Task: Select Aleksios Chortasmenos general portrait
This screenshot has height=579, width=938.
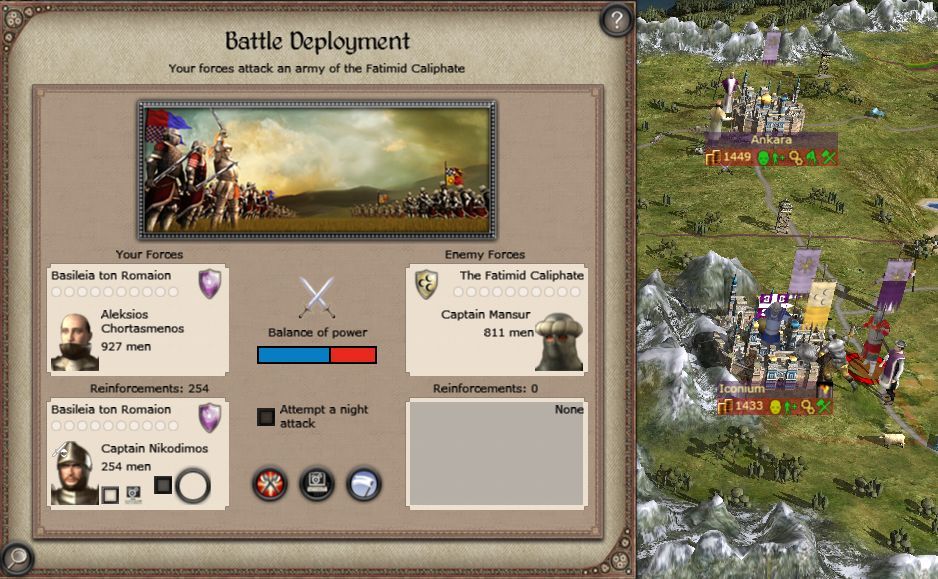Action: click(75, 342)
